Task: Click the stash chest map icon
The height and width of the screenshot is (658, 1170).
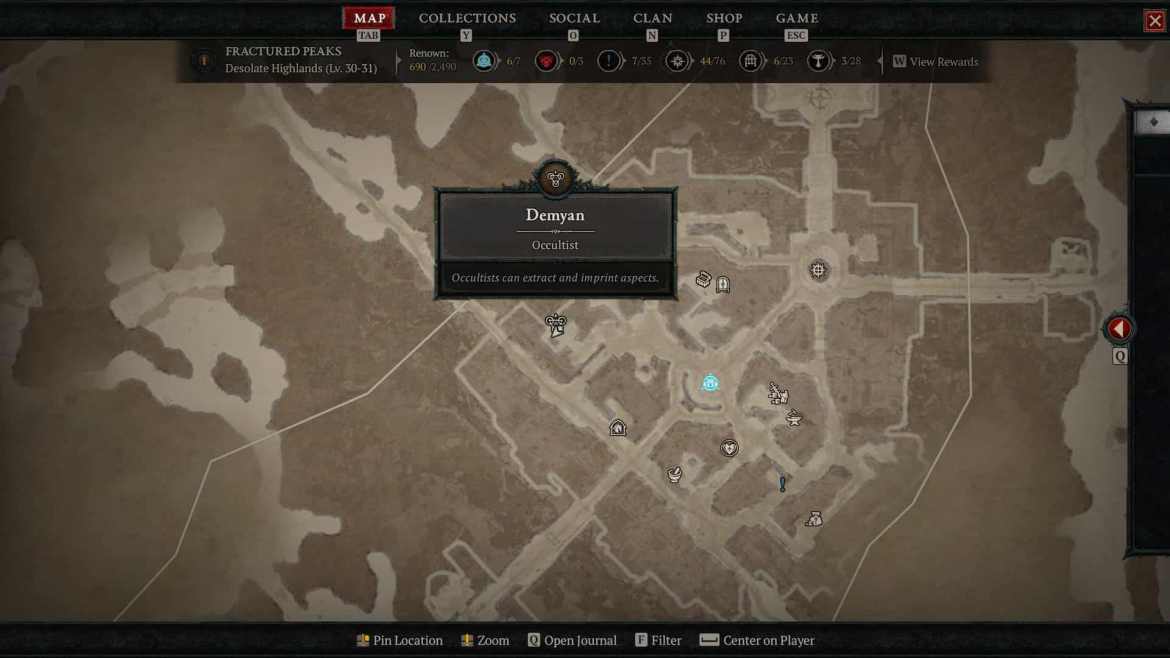Action: click(703, 280)
